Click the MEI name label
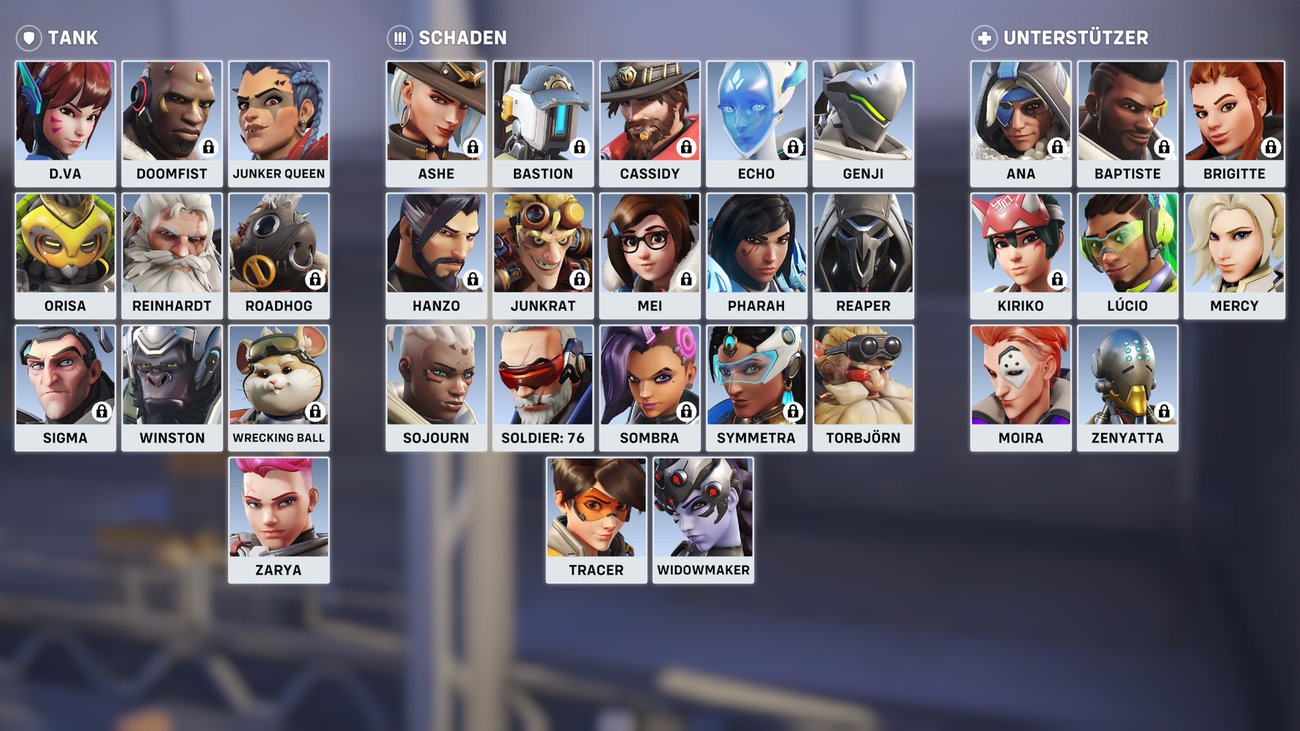Image resolution: width=1300 pixels, height=731 pixels. click(650, 305)
